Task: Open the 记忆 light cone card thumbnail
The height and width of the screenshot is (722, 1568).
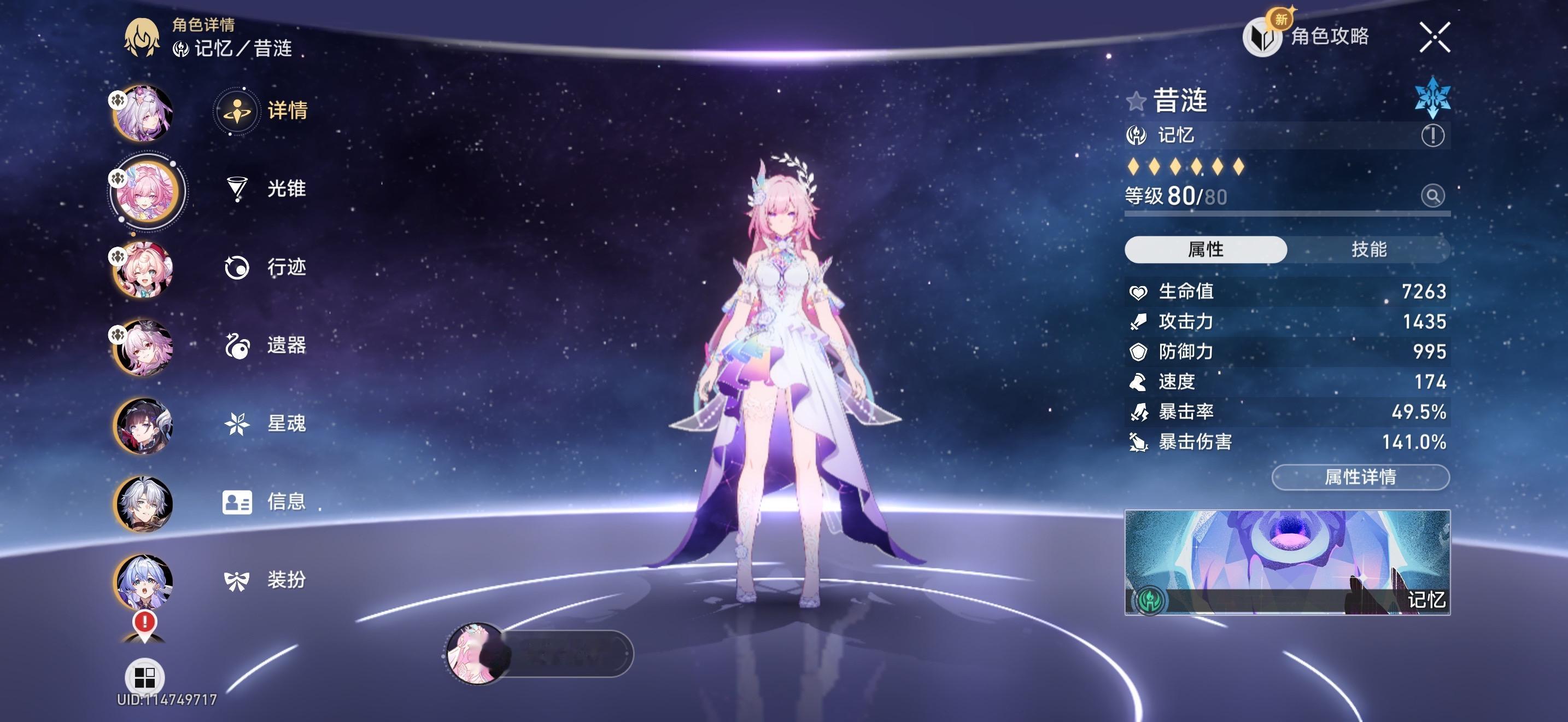Action: click(1287, 562)
